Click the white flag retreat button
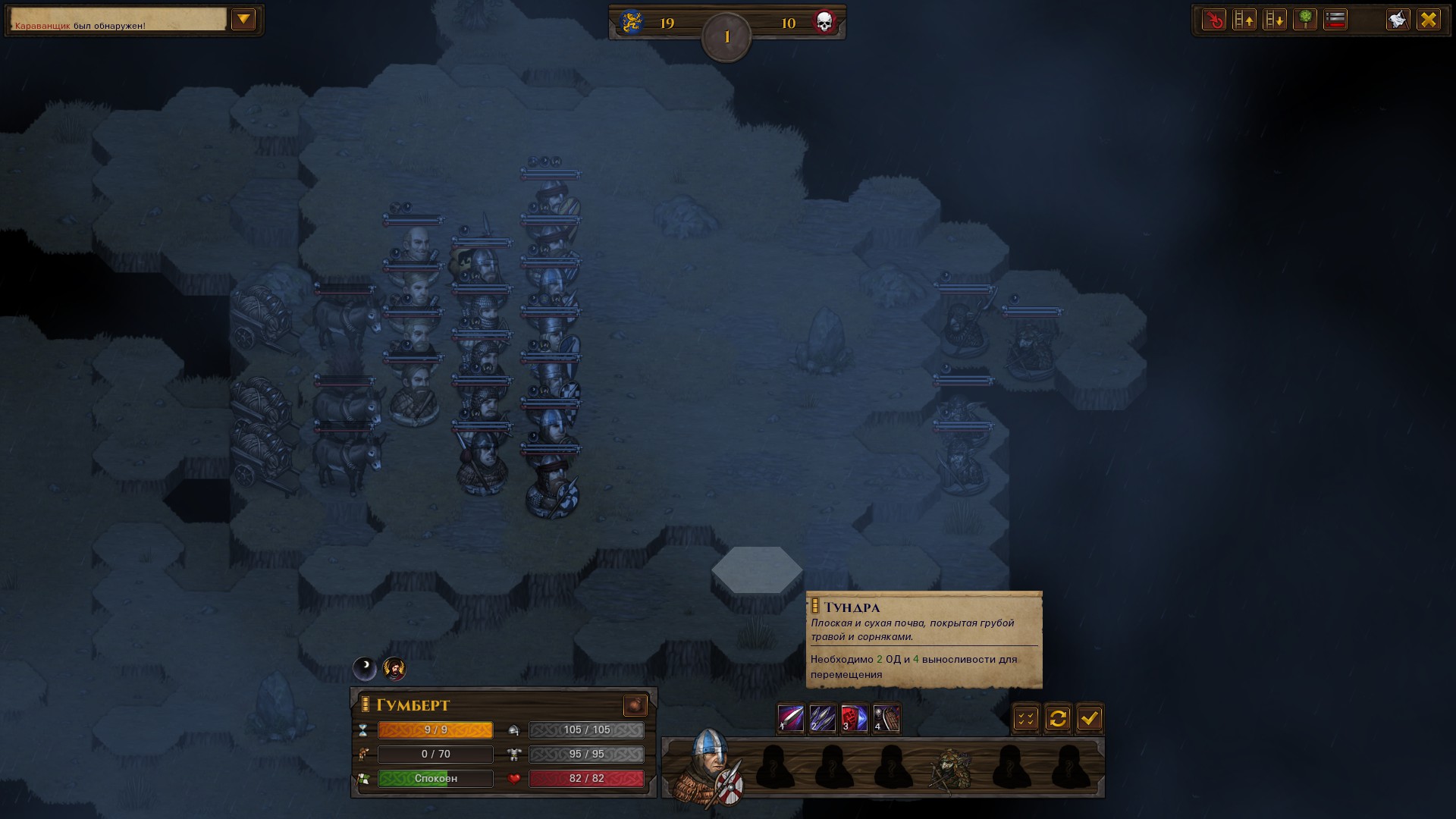 [1398, 20]
